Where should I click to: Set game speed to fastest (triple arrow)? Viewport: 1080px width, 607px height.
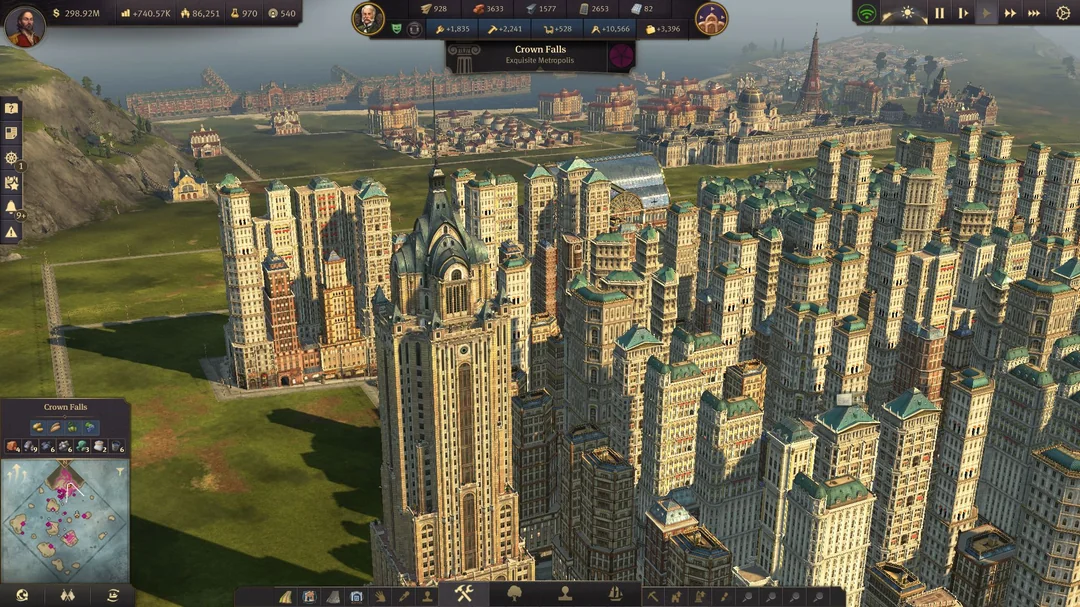(x=1034, y=13)
